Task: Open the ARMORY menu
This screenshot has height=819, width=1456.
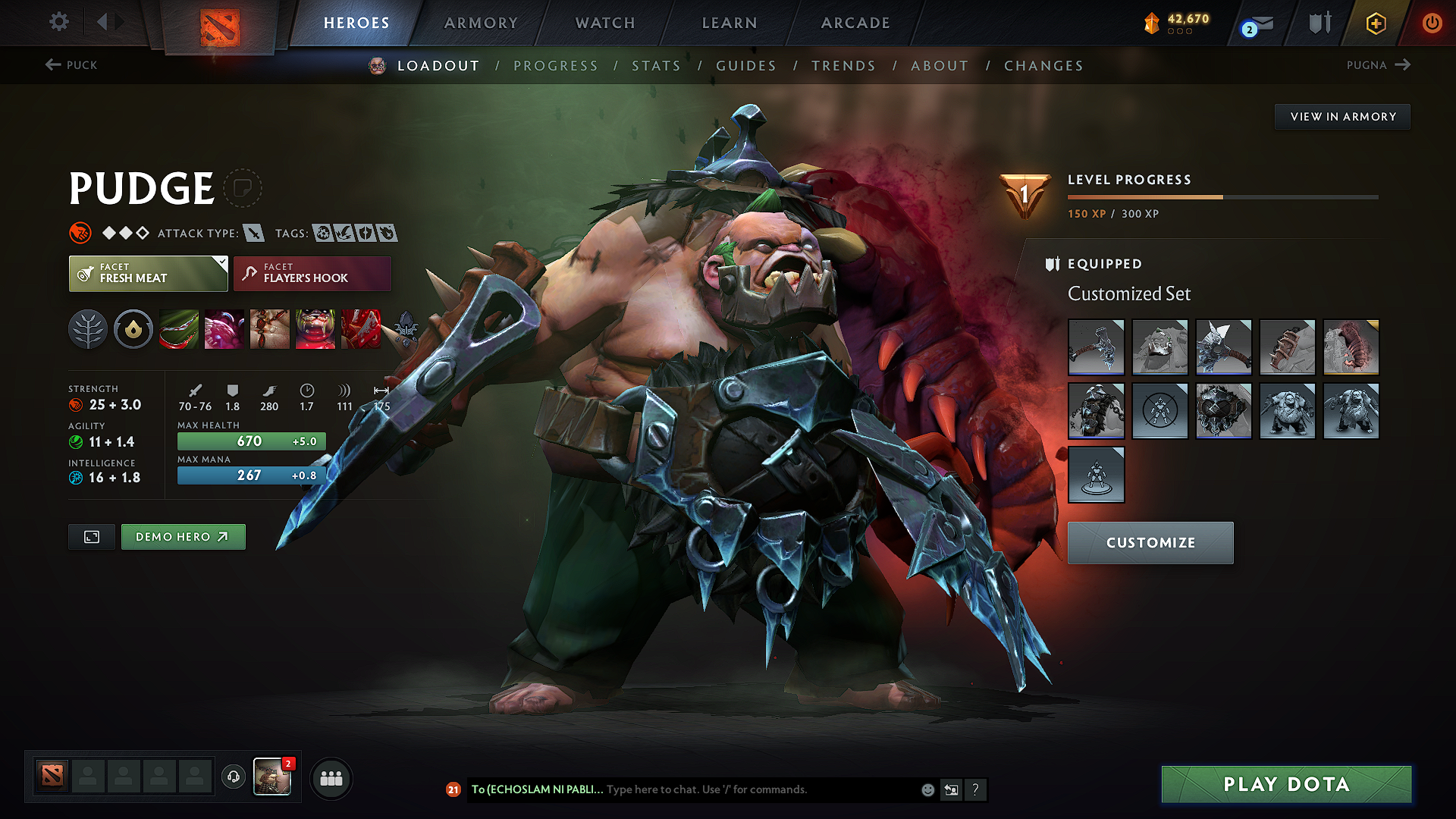Action: point(481,23)
